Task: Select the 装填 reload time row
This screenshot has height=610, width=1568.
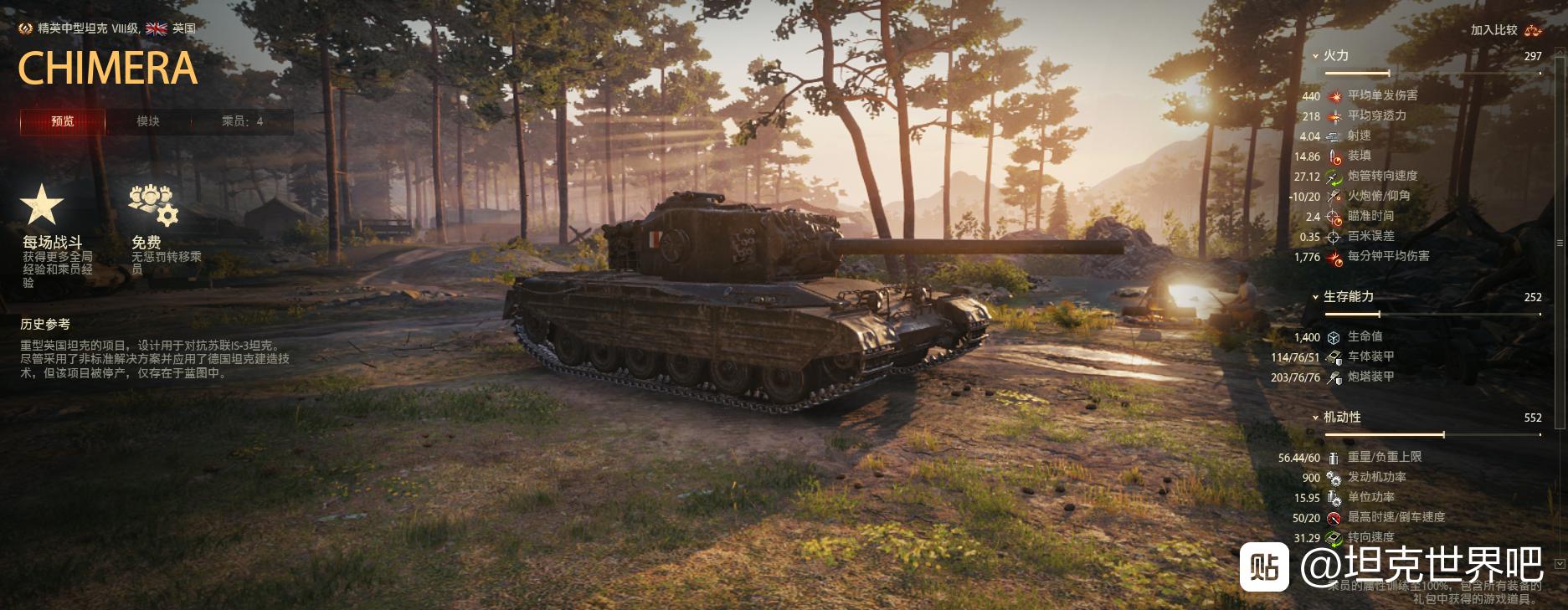Action: [1359, 156]
